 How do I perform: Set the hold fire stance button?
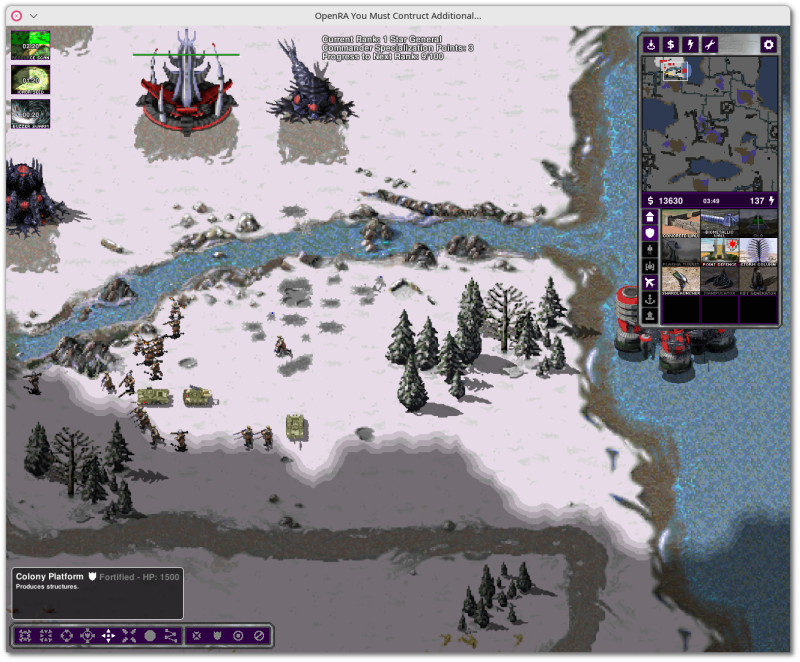coord(259,635)
